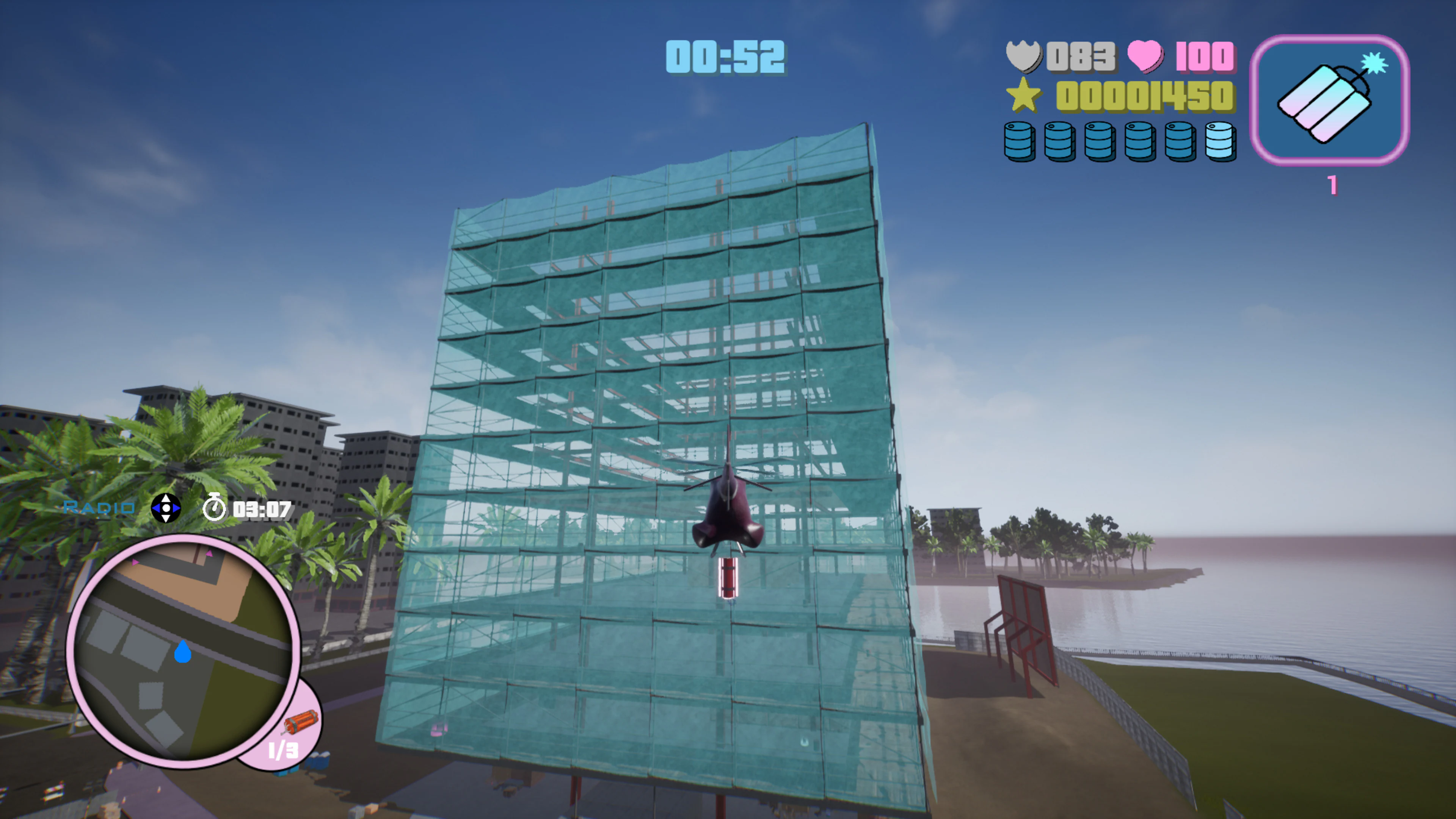Click the D-pad radio selector icon
This screenshot has width=1456, height=819.
point(166,508)
